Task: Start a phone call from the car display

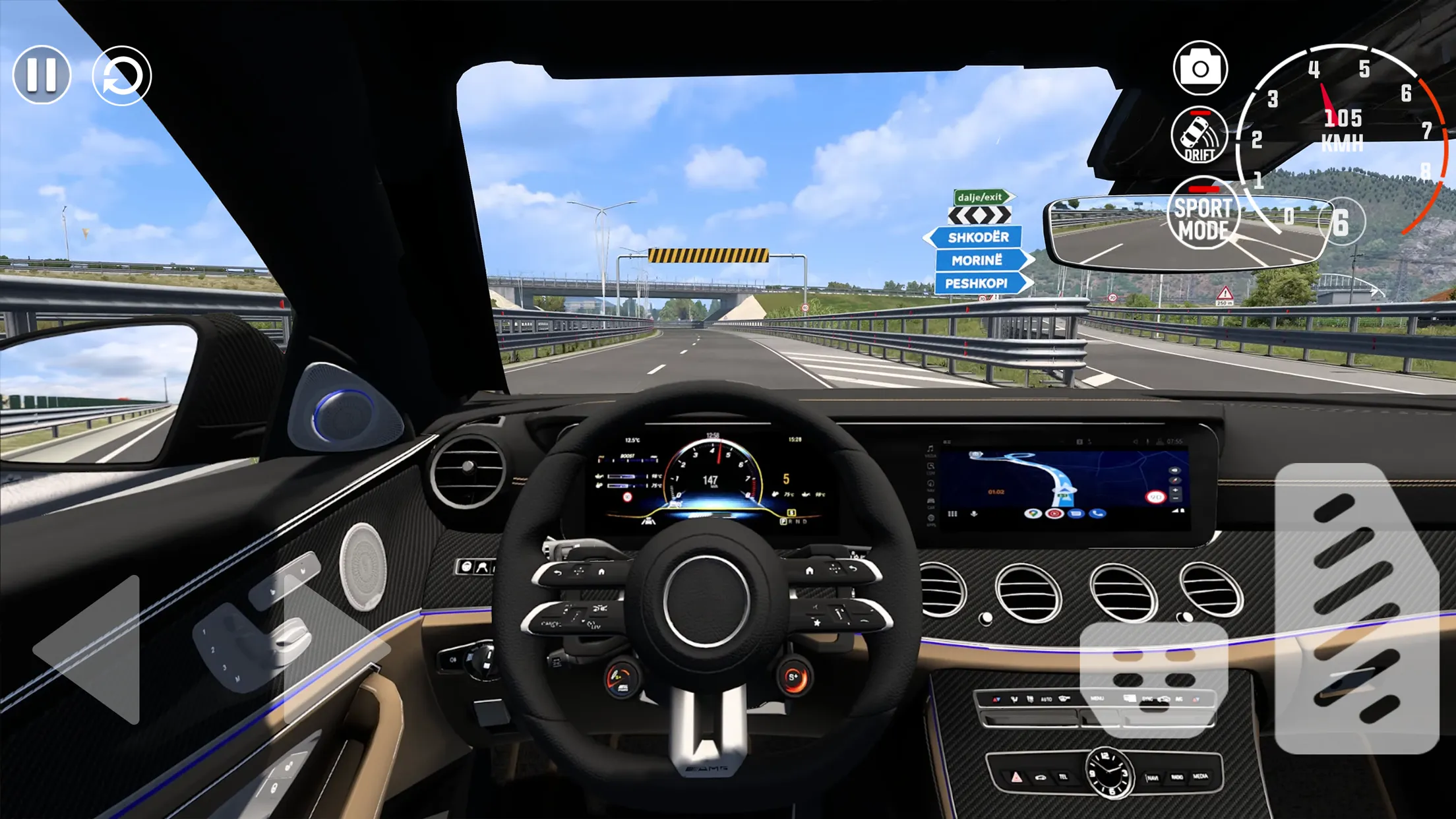Action: (x=1097, y=514)
